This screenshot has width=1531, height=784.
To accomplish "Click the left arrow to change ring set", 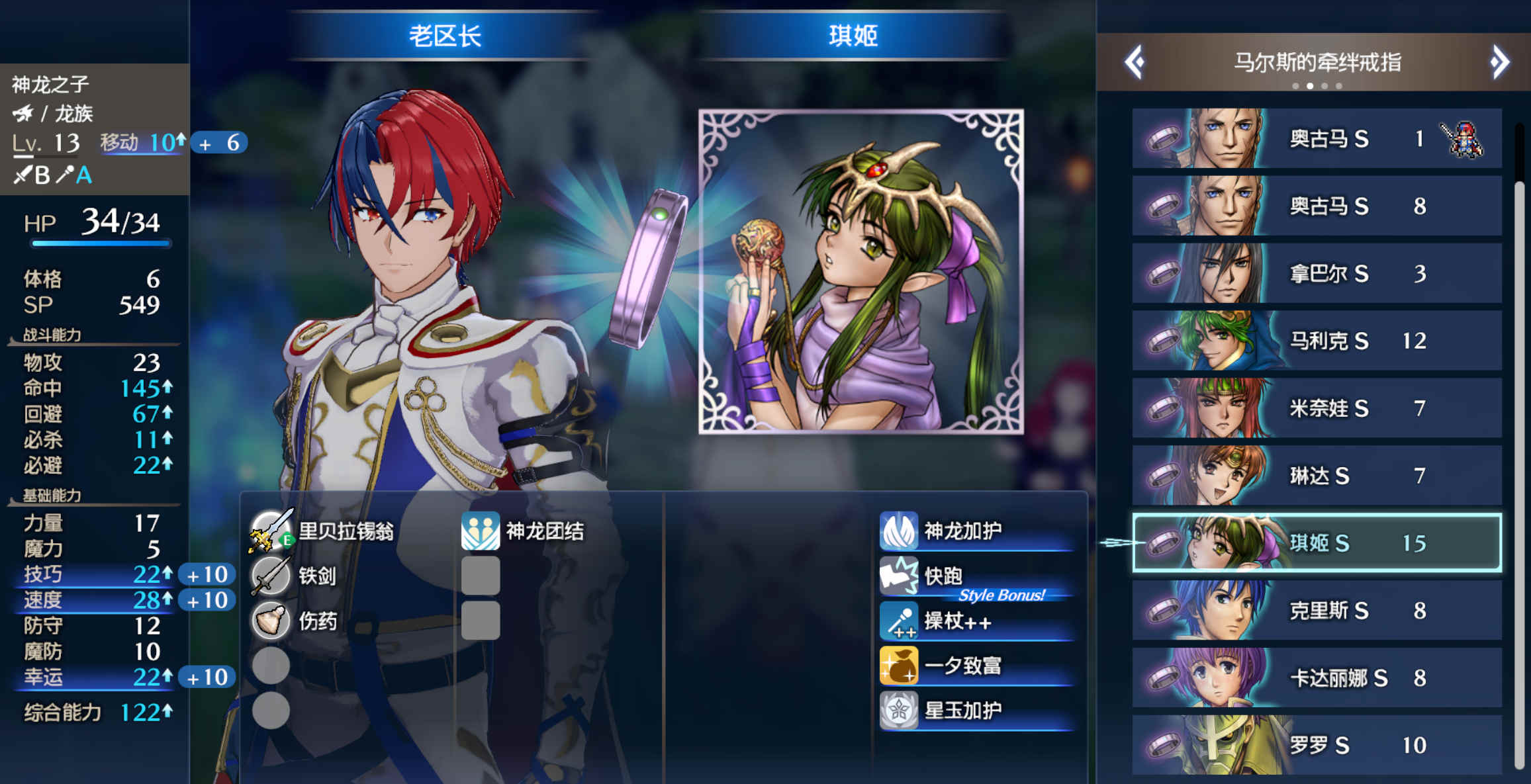I will point(1135,62).
